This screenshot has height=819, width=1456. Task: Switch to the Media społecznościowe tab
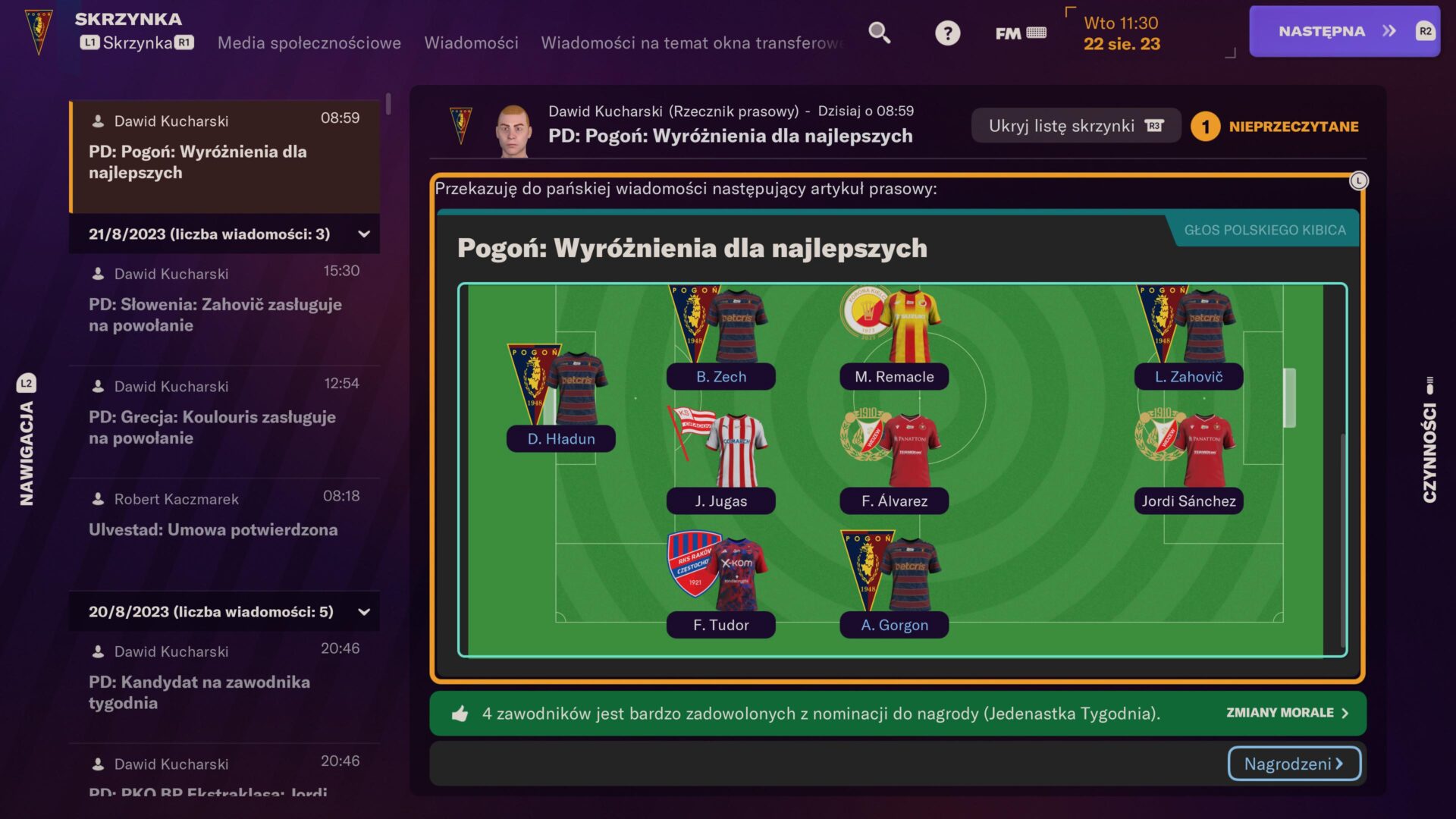(x=309, y=43)
